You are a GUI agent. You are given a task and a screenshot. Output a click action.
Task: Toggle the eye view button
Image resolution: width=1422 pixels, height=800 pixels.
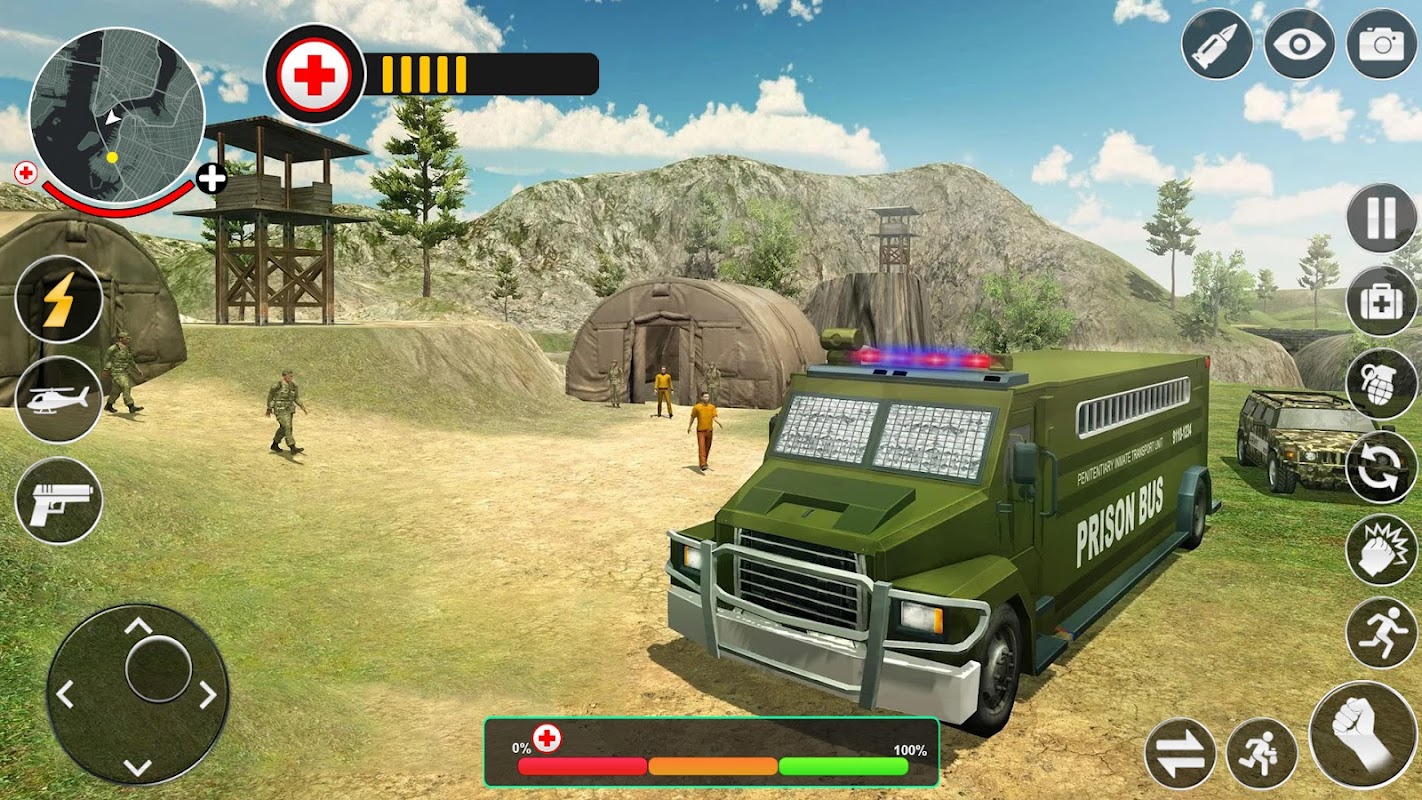tap(1299, 44)
